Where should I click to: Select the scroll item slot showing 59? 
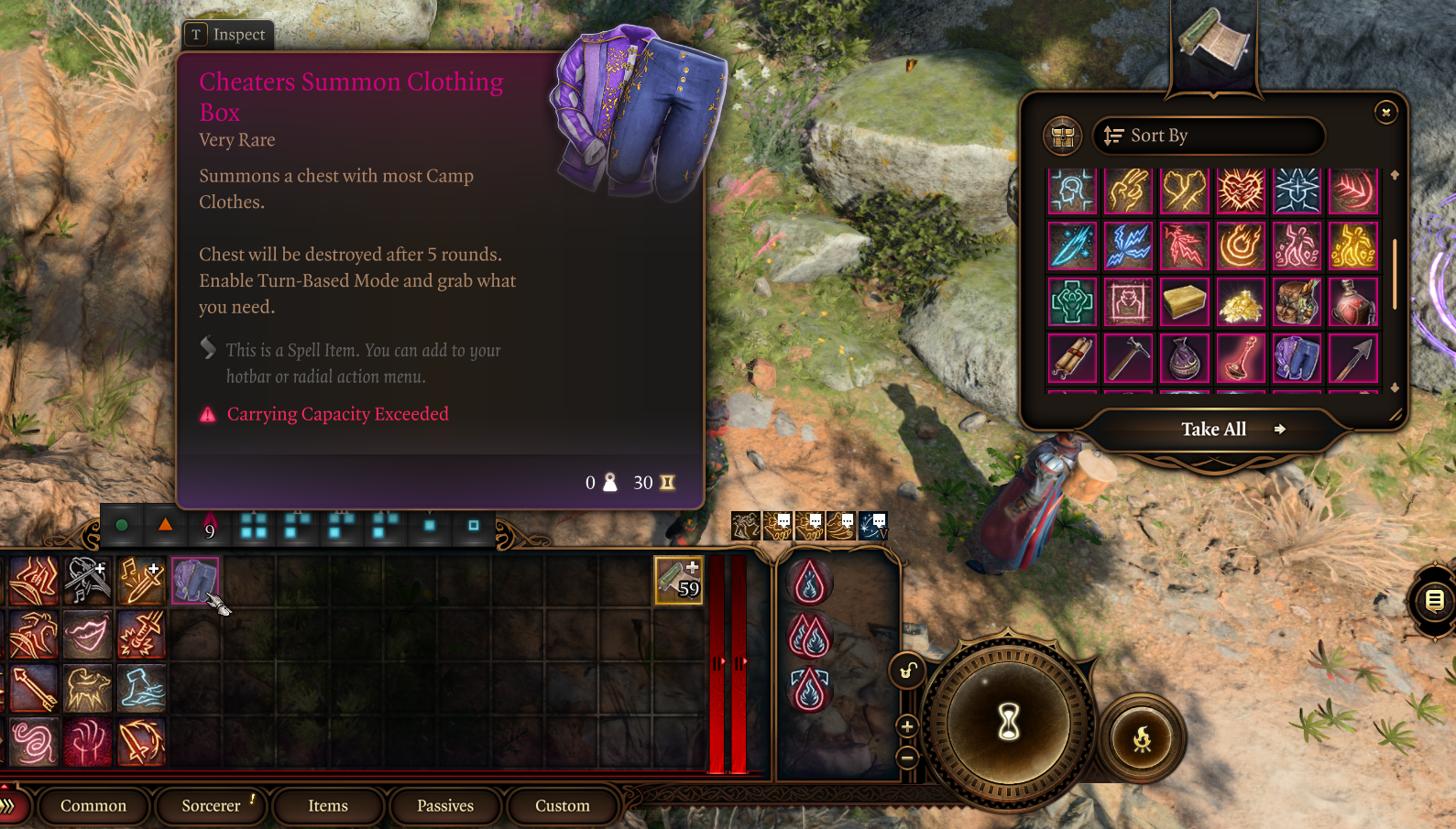click(x=678, y=580)
